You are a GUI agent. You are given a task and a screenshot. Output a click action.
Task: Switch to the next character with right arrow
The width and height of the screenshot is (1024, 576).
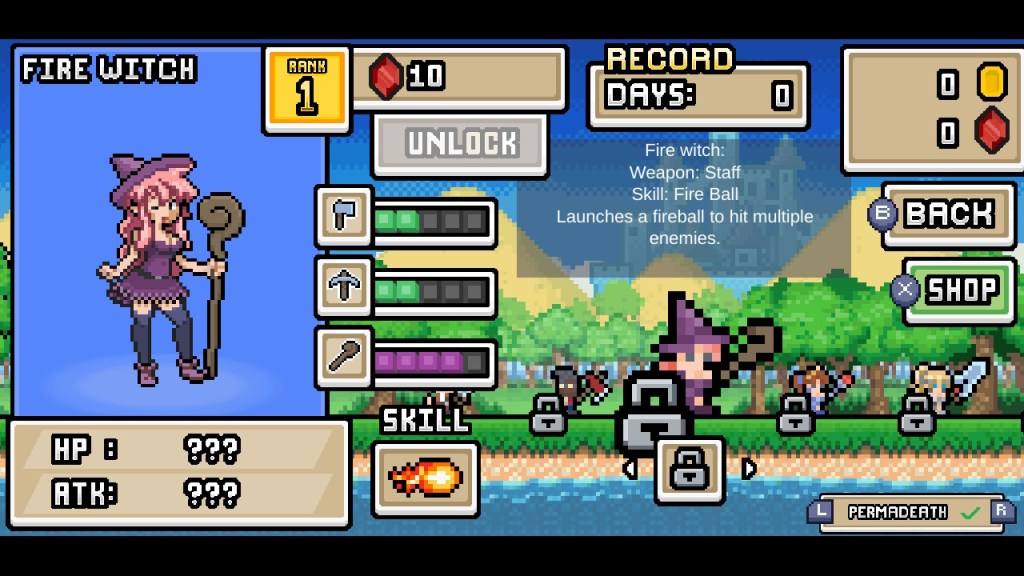click(x=749, y=468)
